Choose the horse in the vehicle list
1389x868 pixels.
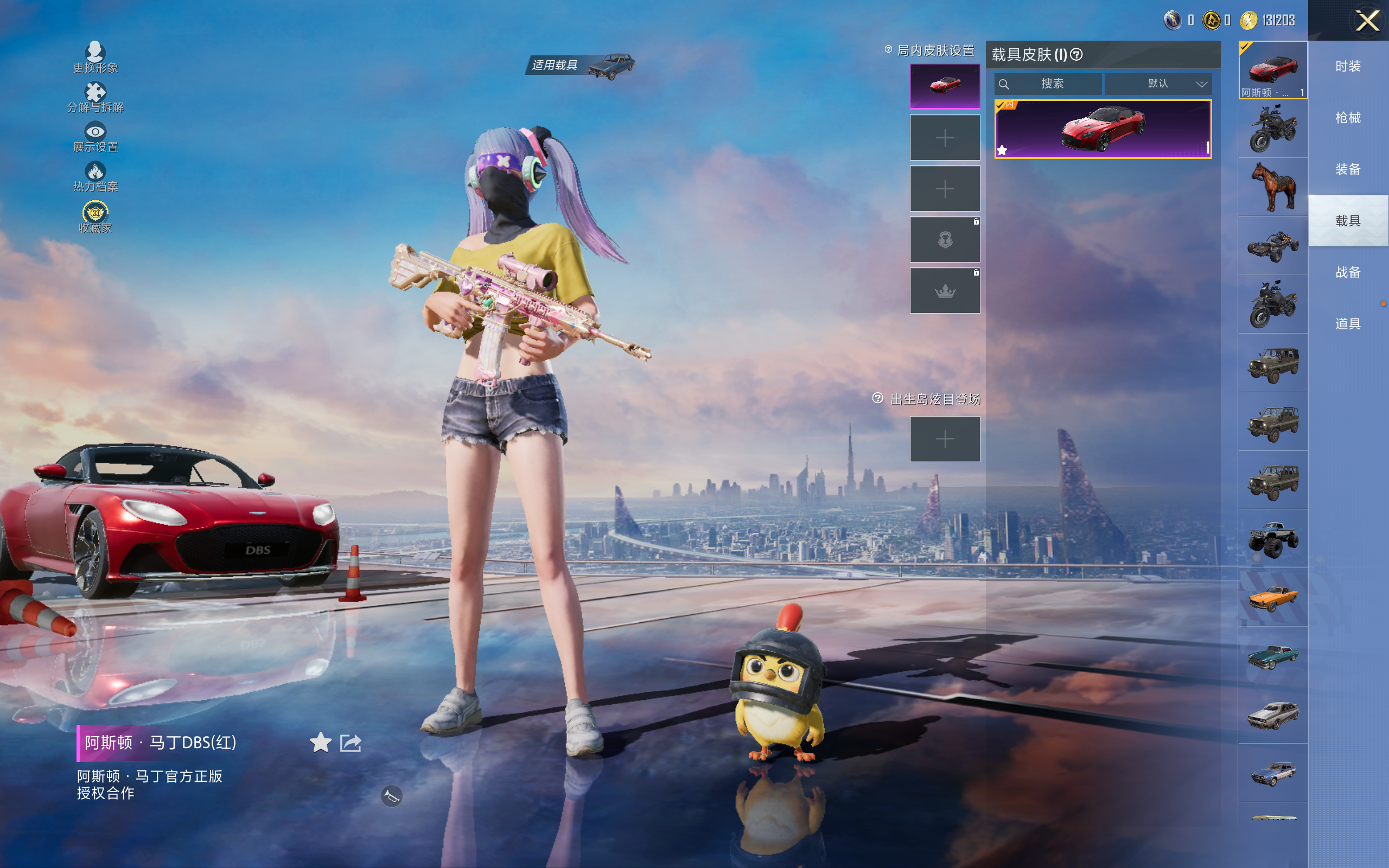click(1273, 187)
